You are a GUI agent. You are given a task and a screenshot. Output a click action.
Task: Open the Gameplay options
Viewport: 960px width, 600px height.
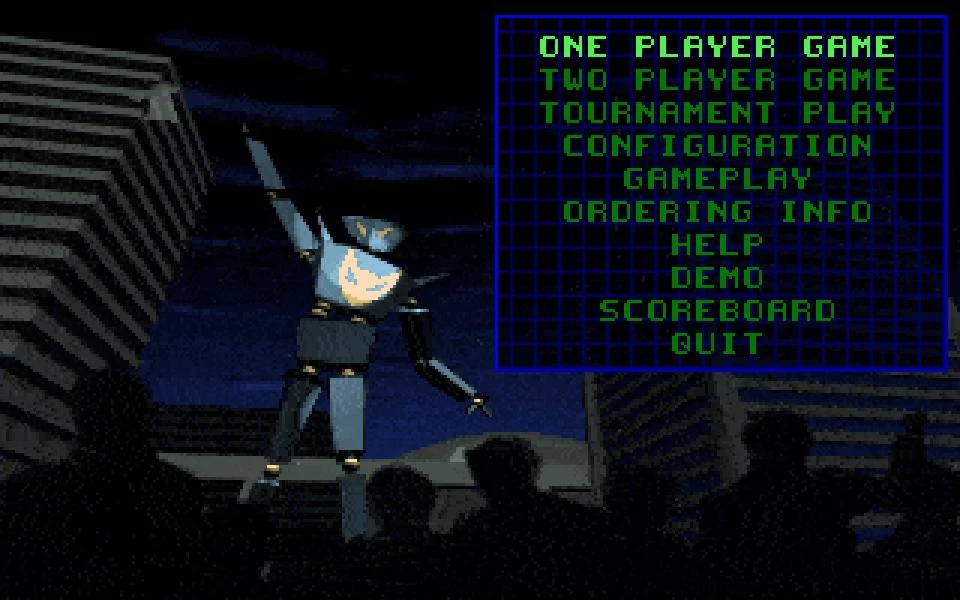717,179
